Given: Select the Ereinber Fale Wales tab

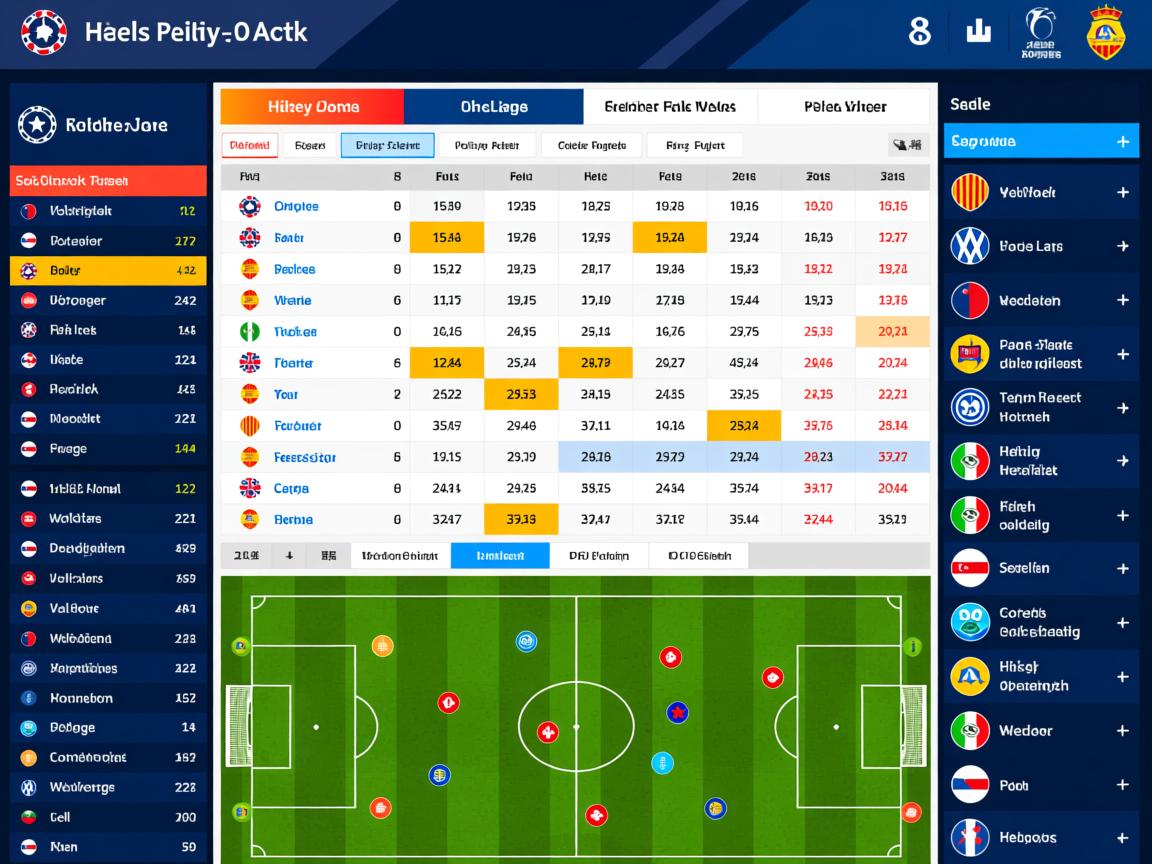Looking at the screenshot, I should [670, 107].
